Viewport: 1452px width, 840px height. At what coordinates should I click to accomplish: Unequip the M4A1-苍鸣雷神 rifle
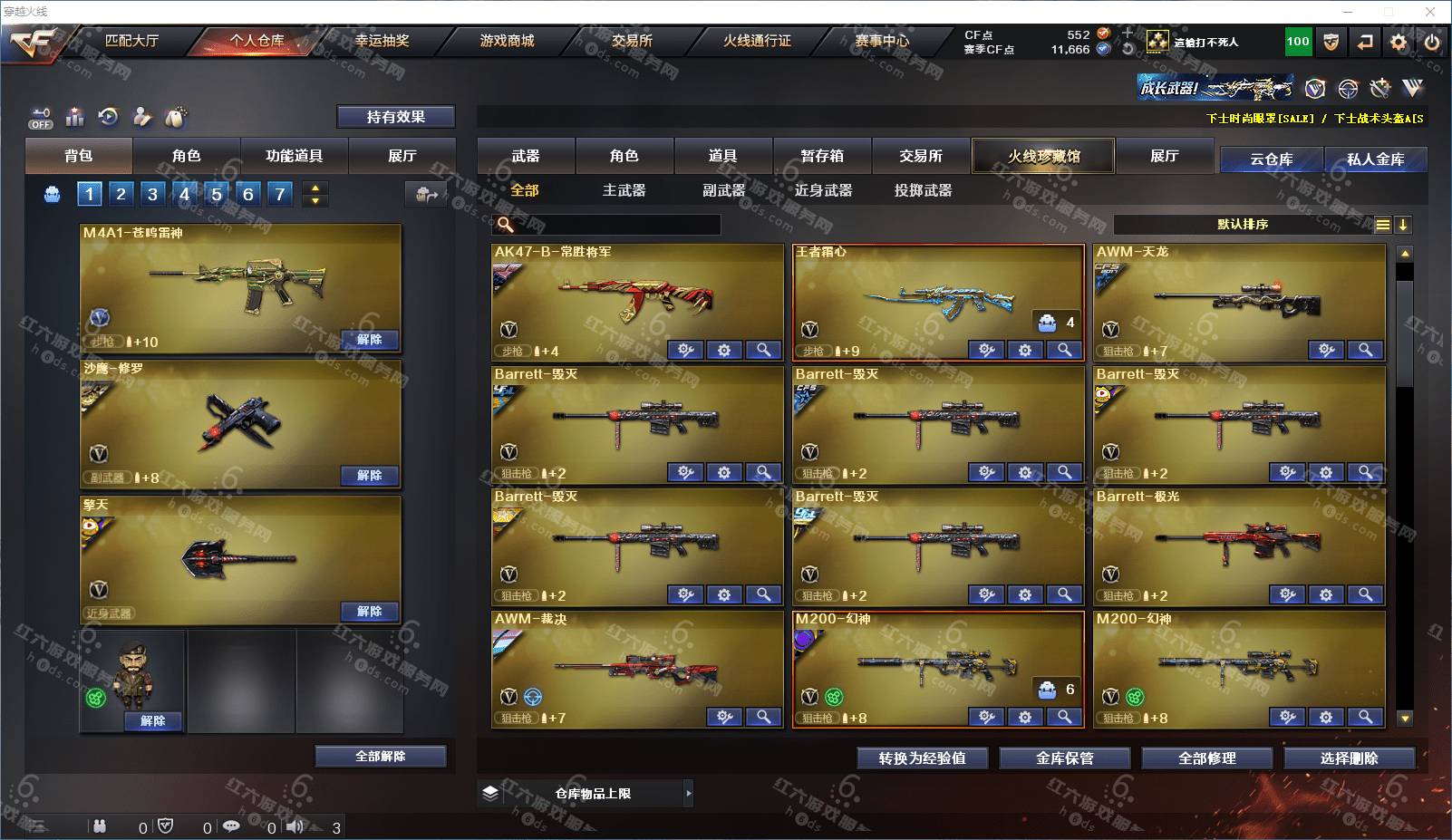pyautogui.click(x=369, y=340)
